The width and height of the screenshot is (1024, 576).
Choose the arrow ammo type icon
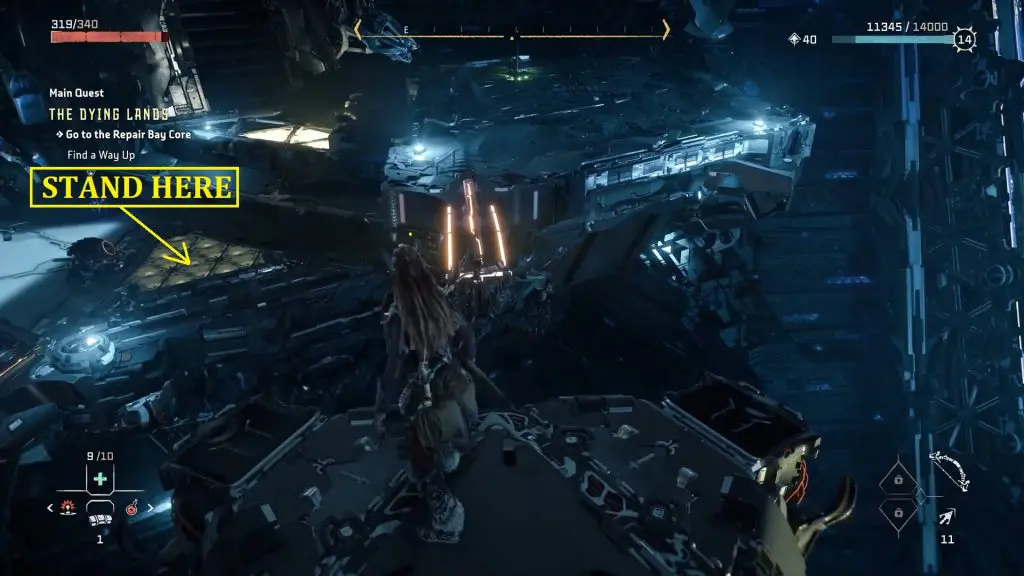(946, 516)
